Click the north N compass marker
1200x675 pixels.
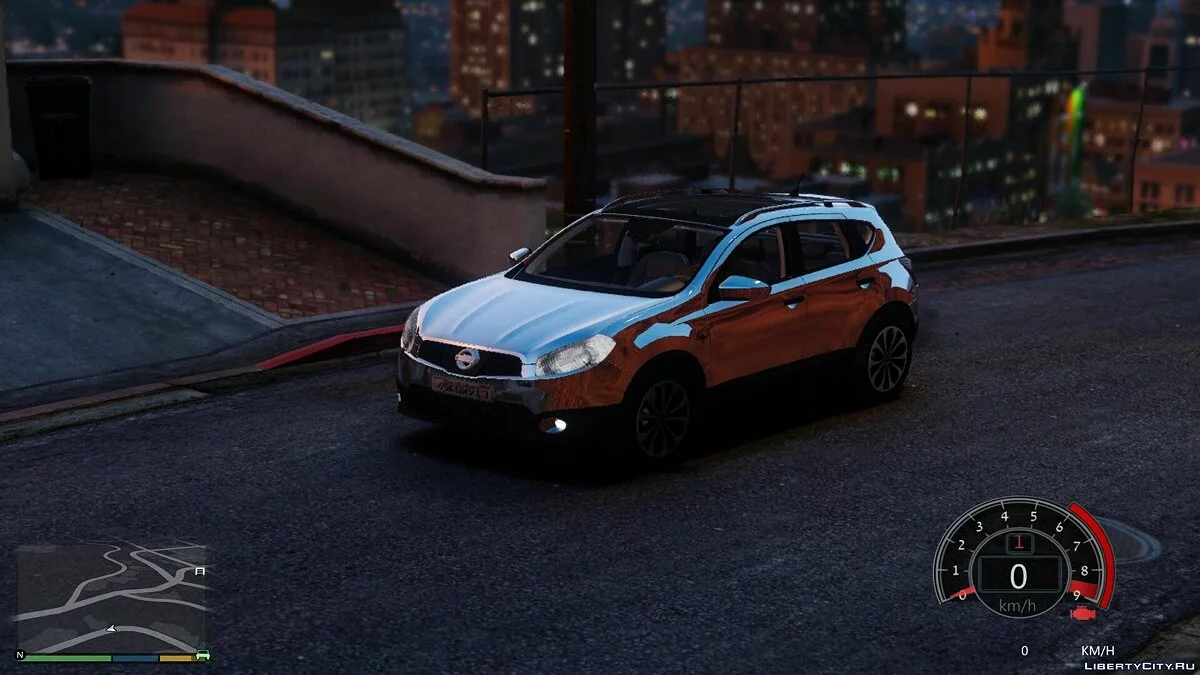[20, 655]
